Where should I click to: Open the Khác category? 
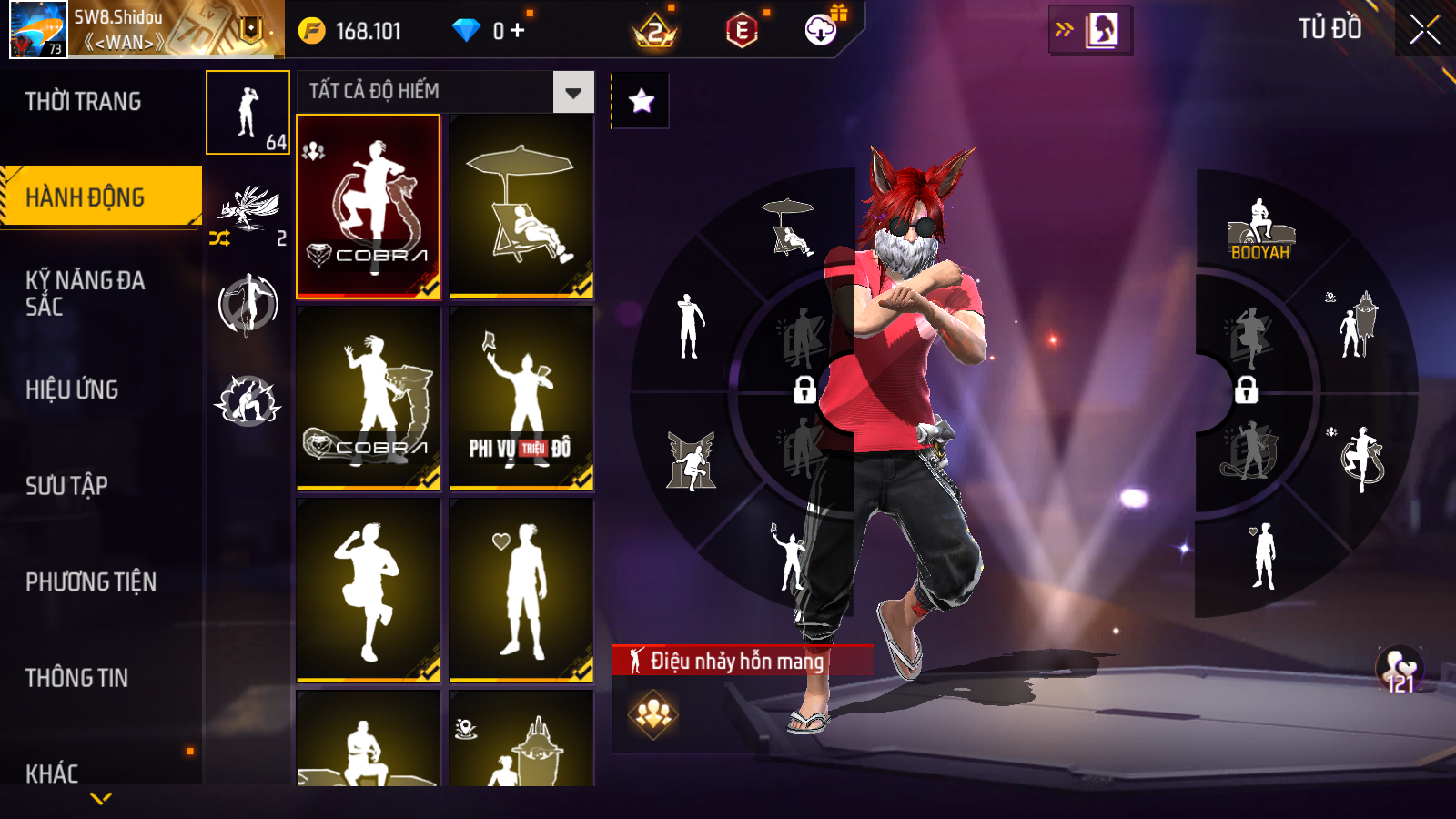click(x=53, y=773)
